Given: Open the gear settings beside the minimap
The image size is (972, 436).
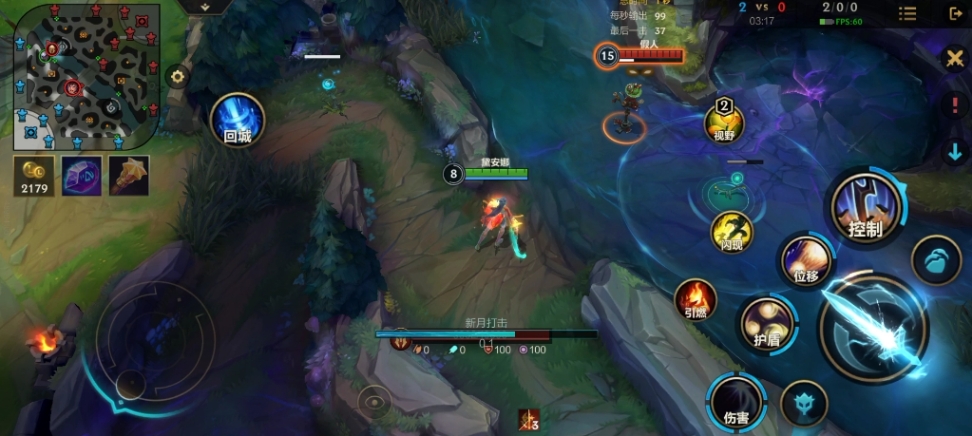Looking at the screenshot, I should point(178,76).
